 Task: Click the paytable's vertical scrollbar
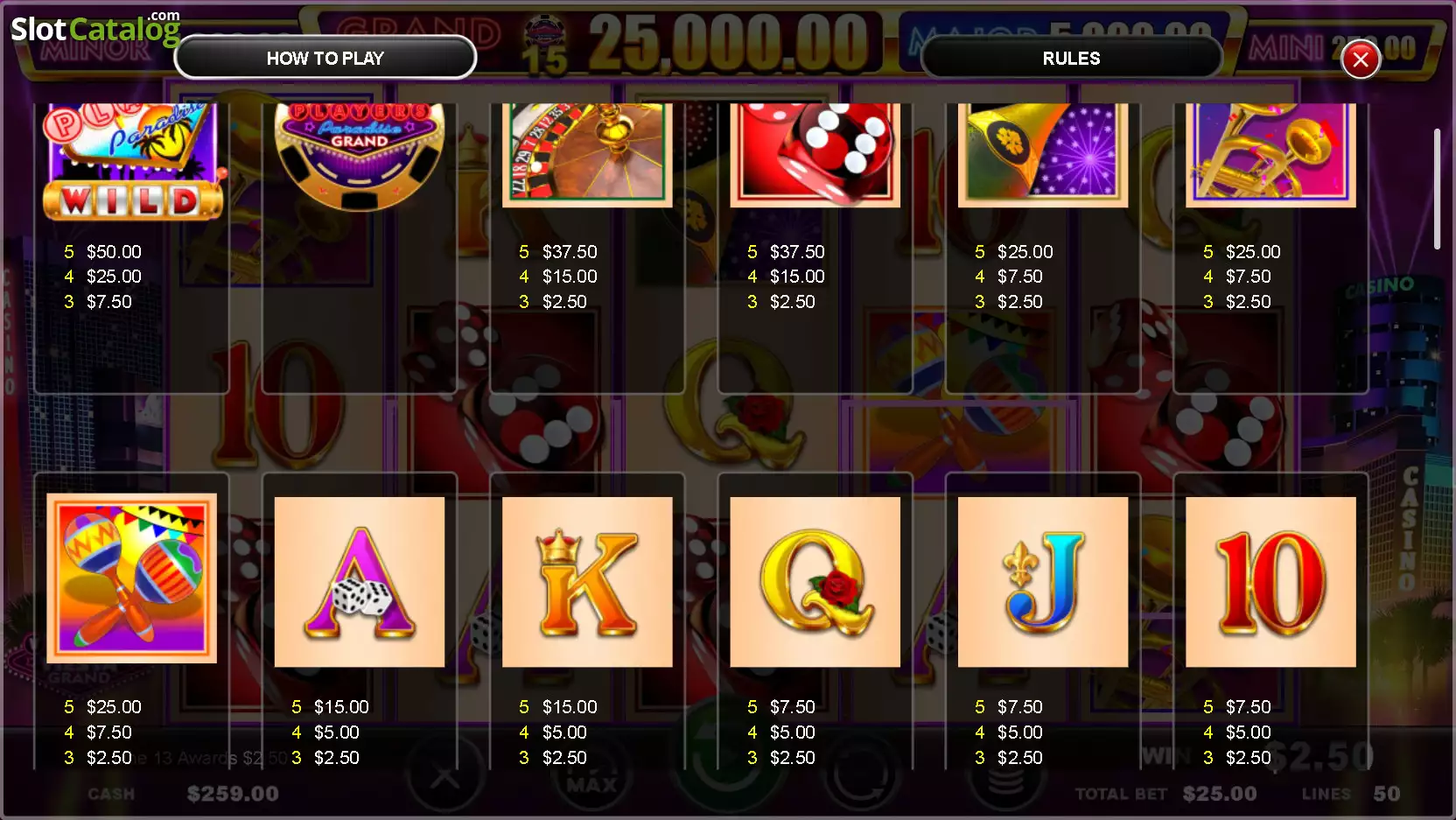pos(1436,189)
